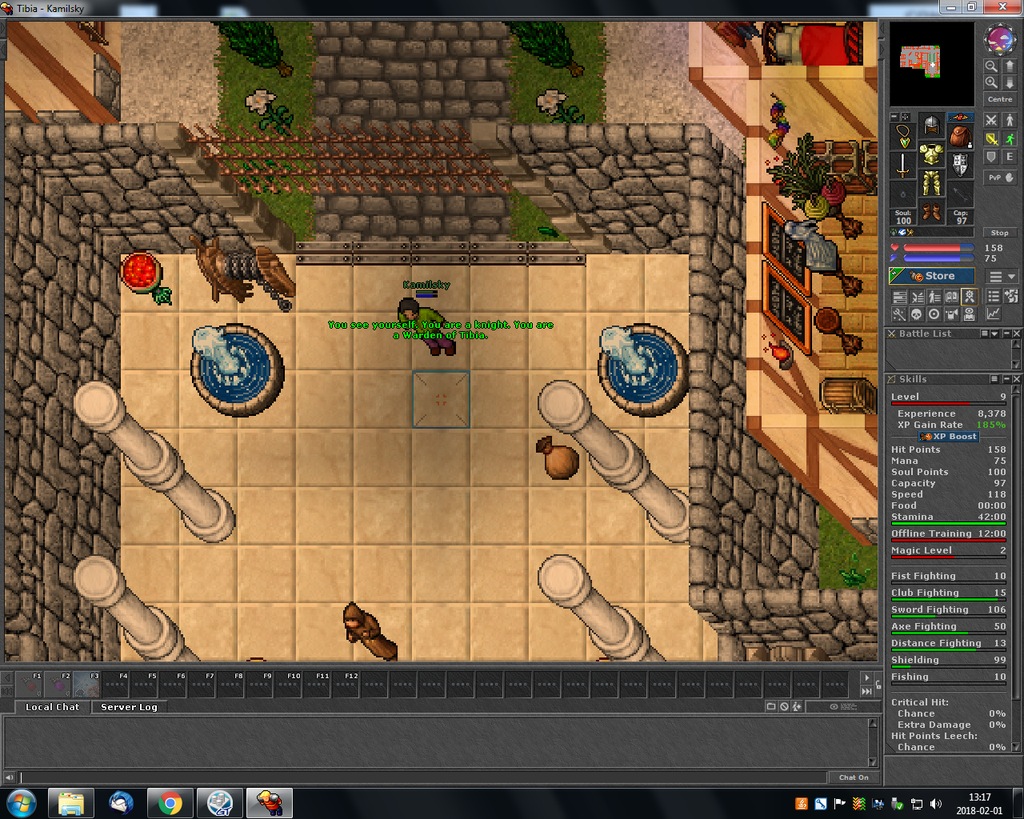Select the shield equipment slot
This screenshot has width=1024, height=819.
tap(960, 163)
